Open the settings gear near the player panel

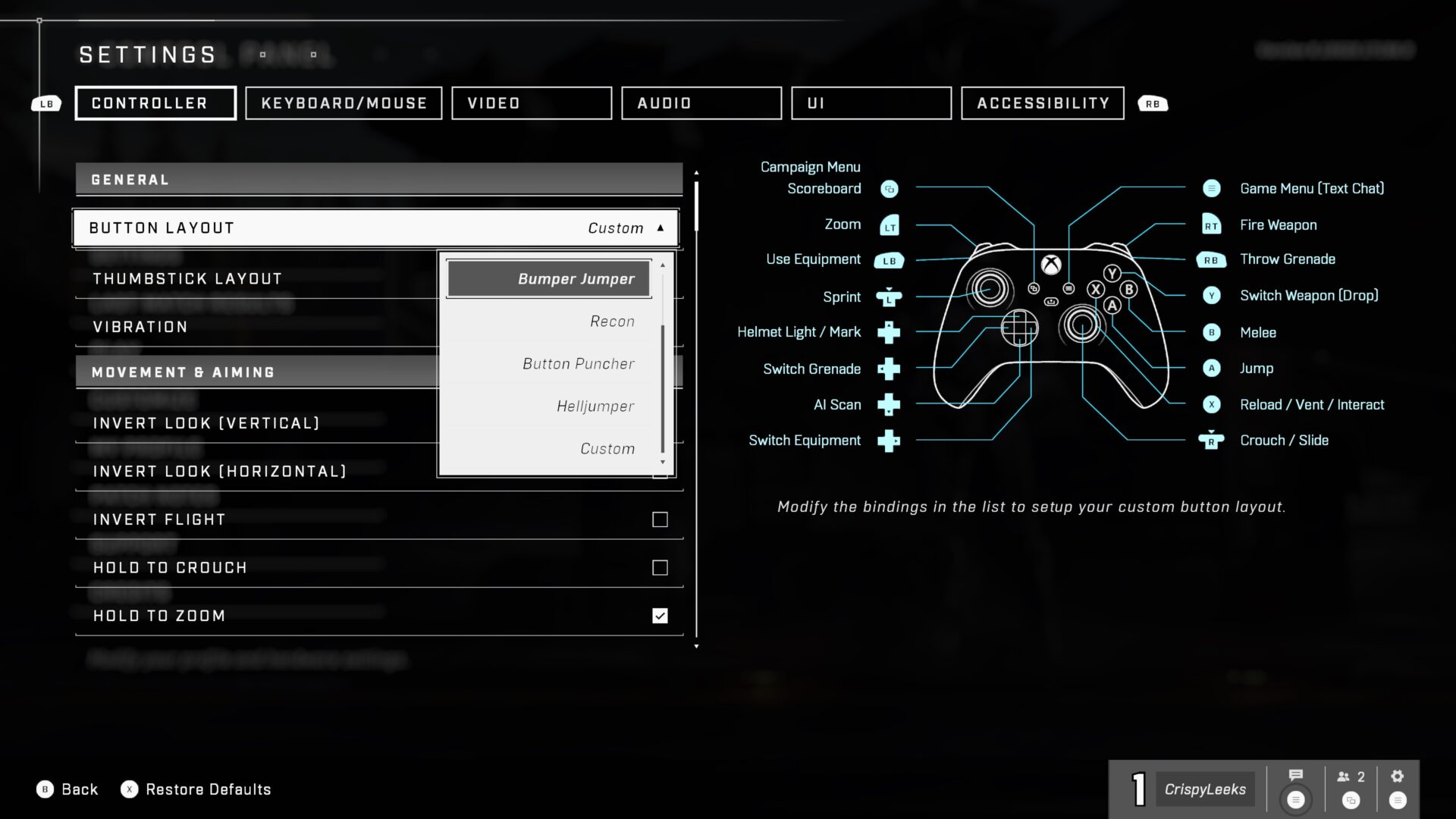(1398, 776)
